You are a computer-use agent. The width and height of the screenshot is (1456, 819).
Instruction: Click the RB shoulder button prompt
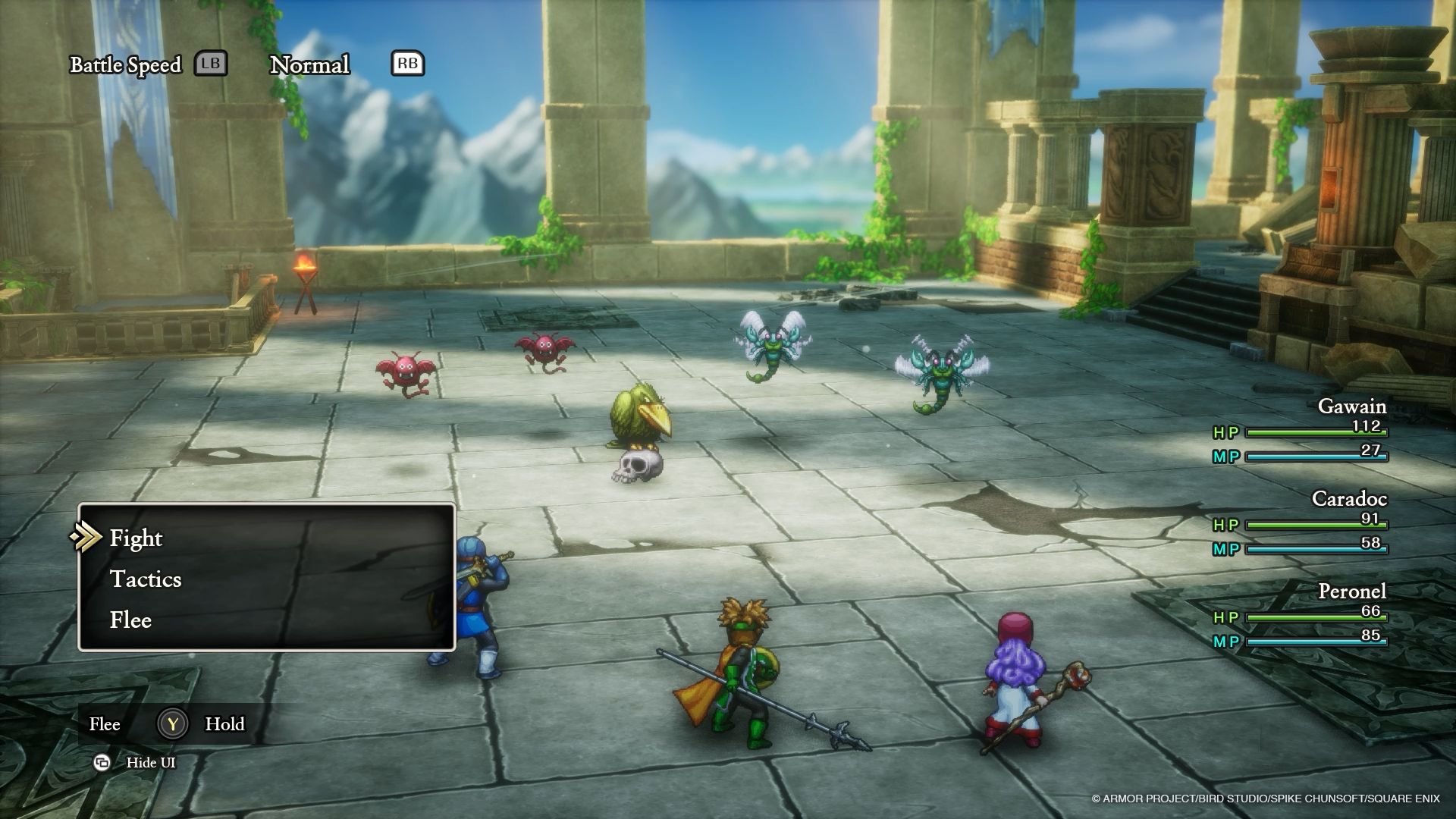(407, 64)
